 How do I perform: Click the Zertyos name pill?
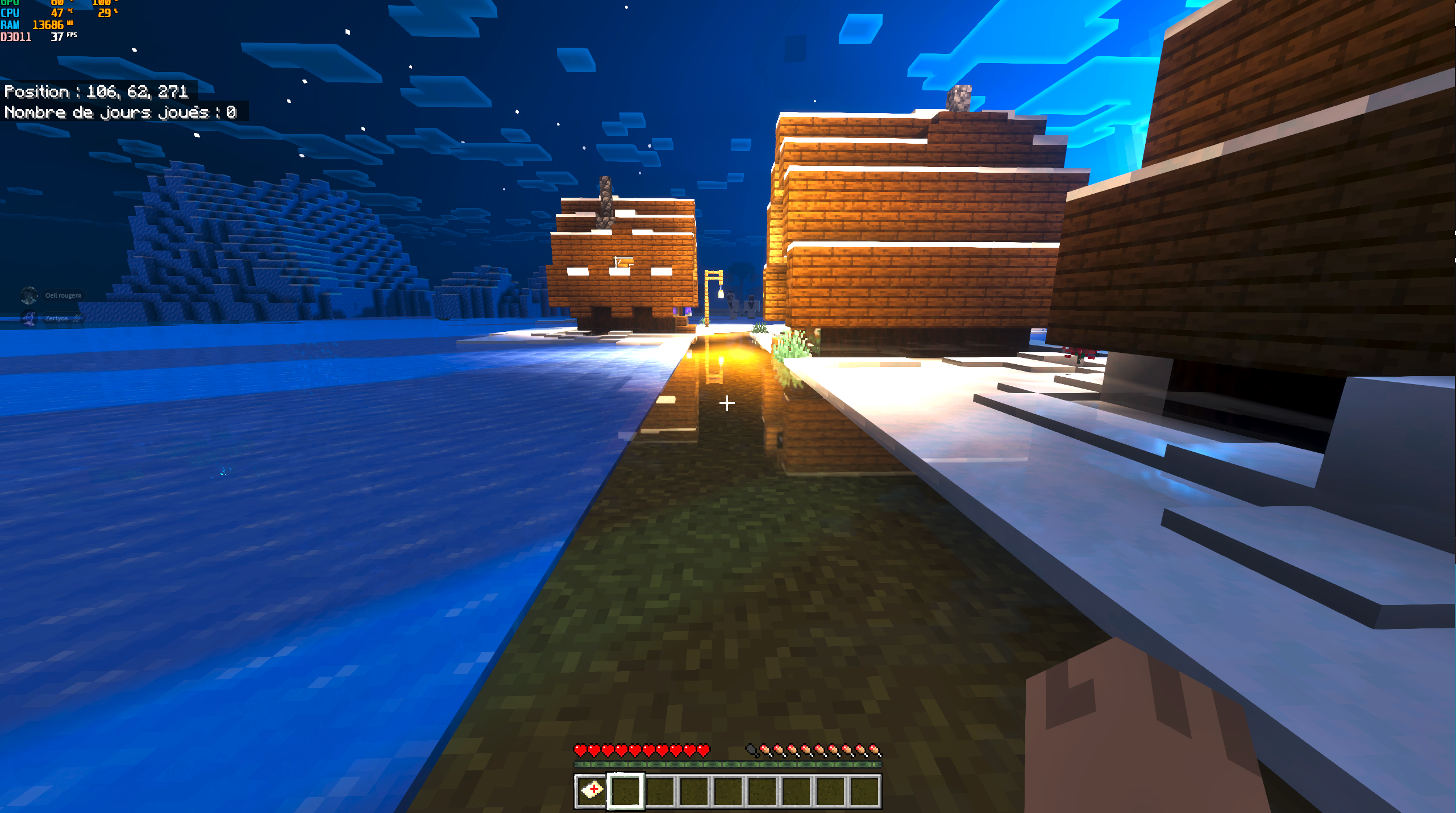[x=56, y=318]
